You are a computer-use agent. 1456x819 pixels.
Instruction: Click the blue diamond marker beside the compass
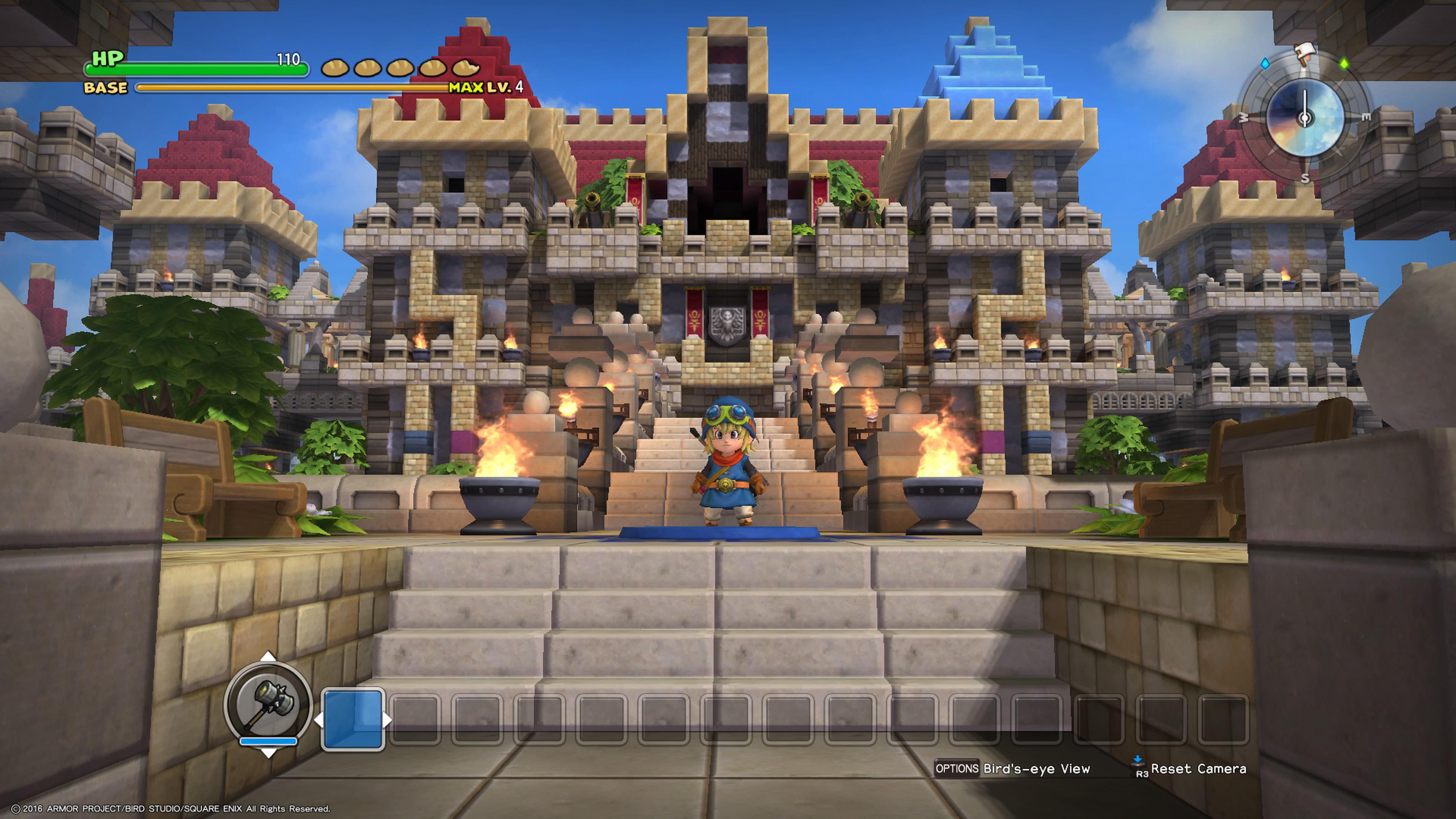click(x=1265, y=64)
